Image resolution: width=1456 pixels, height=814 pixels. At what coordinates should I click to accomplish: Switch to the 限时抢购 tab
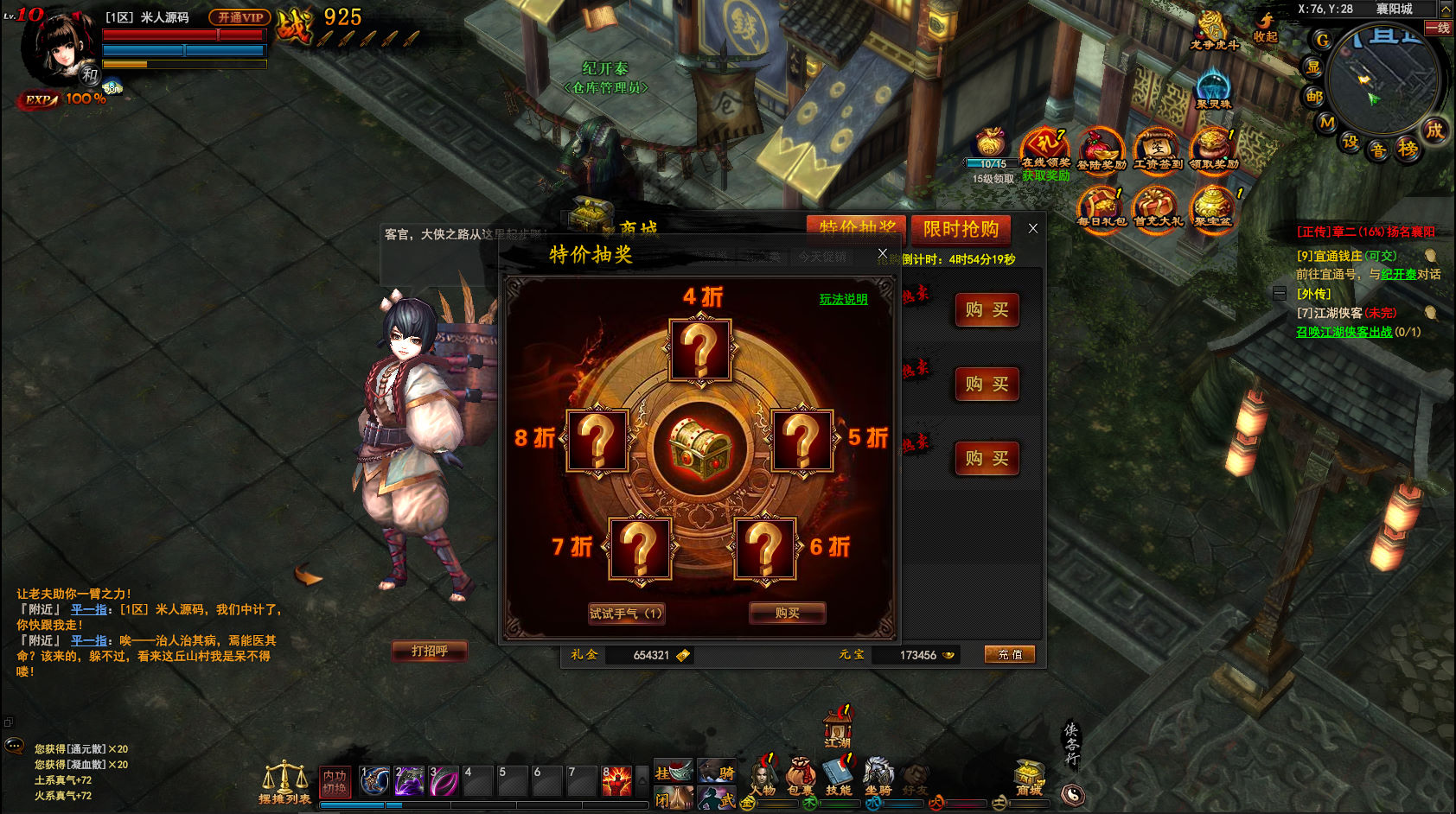(x=961, y=229)
